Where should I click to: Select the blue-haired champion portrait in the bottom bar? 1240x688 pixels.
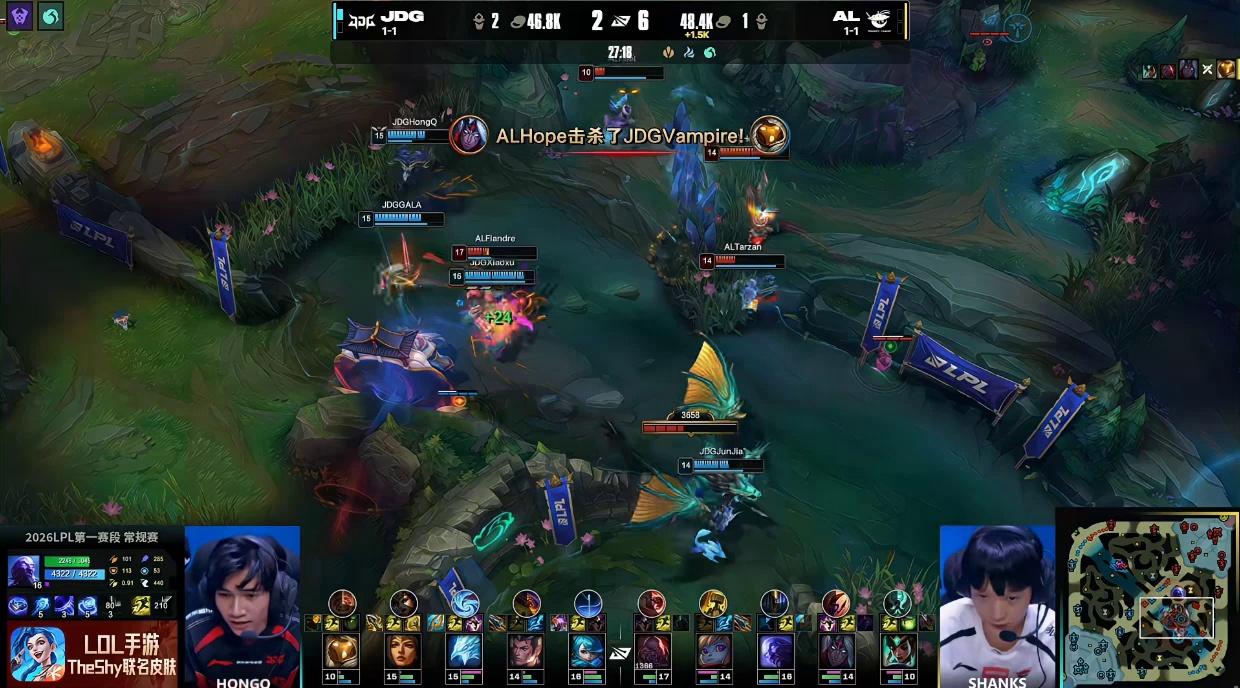(588, 651)
